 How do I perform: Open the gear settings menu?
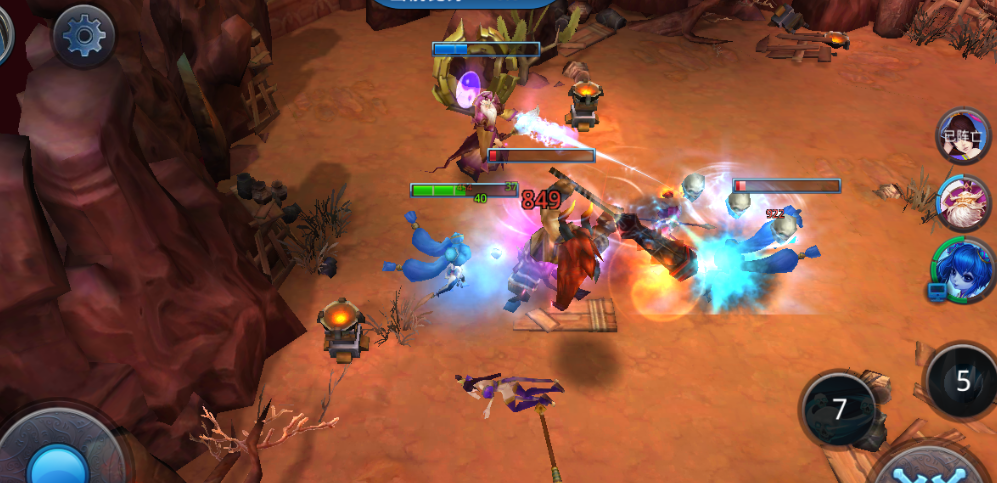(84, 37)
